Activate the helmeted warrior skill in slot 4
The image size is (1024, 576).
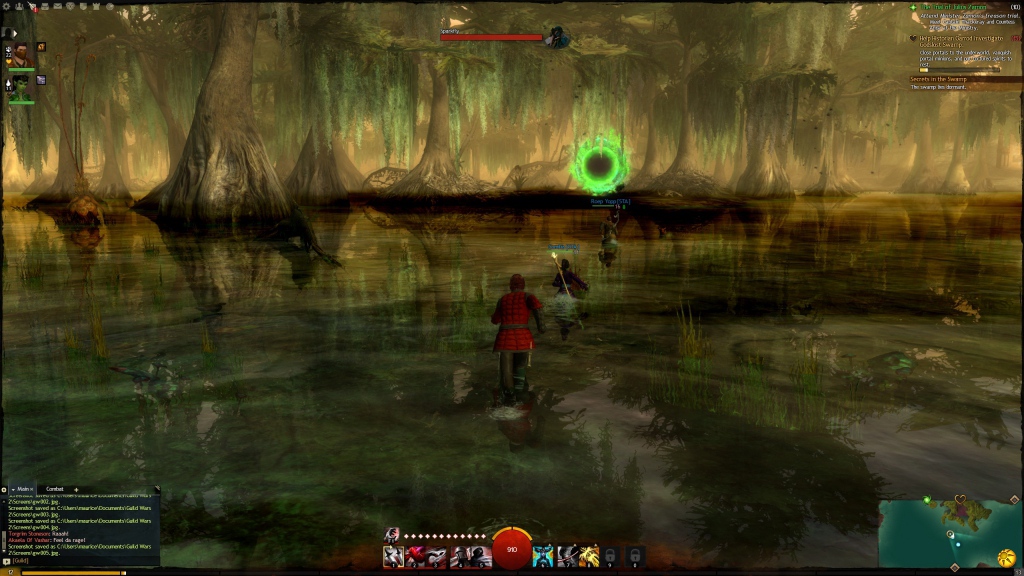[460, 556]
